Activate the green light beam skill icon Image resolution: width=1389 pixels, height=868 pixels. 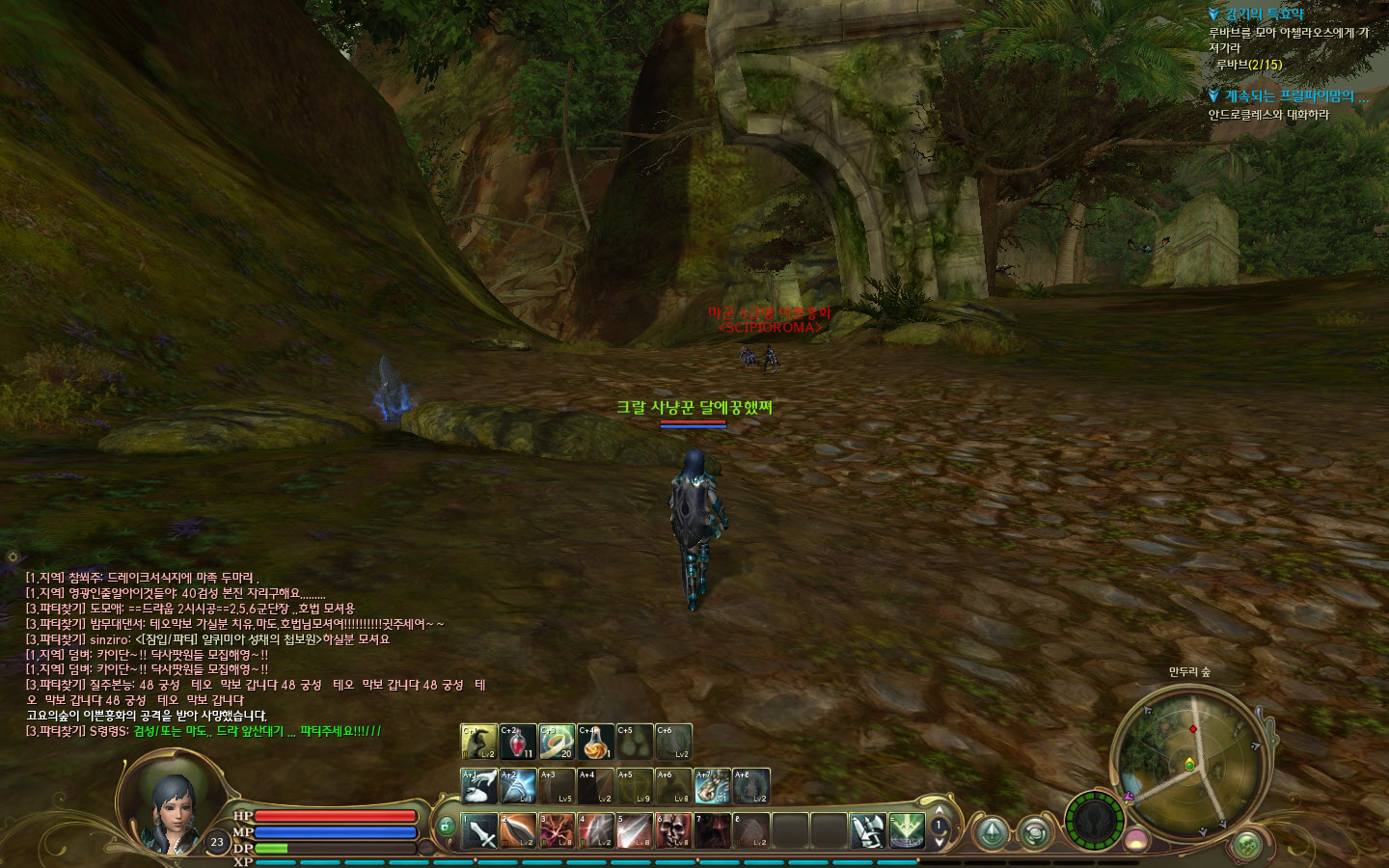tap(907, 830)
